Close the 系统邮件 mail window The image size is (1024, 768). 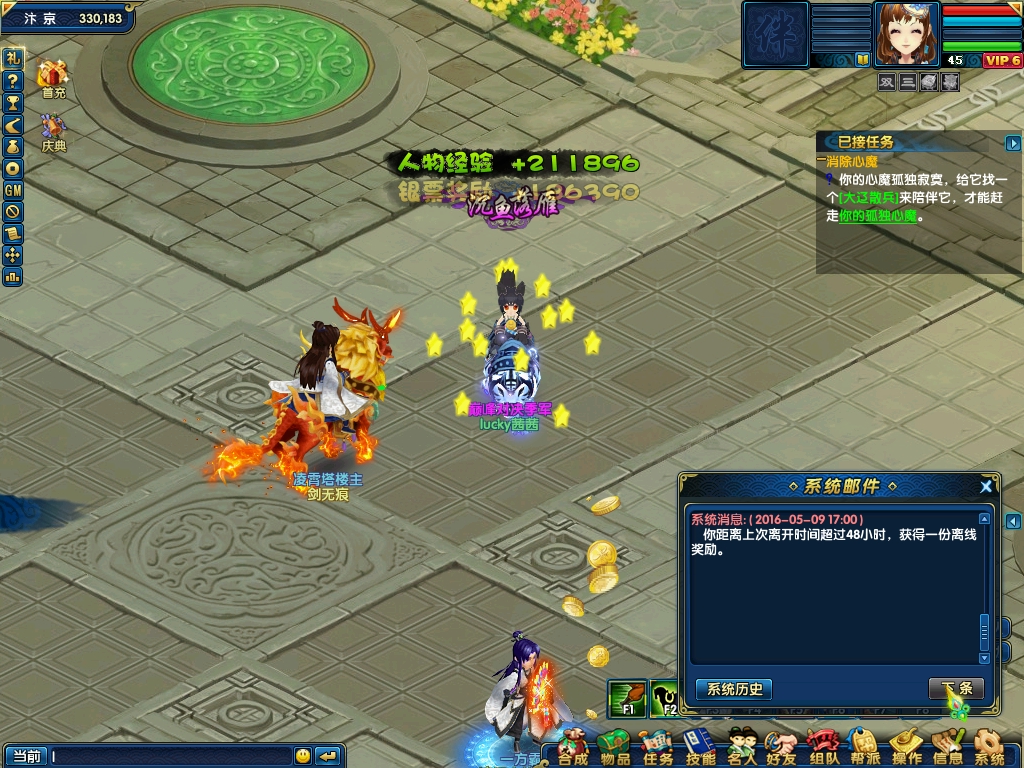click(986, 487)
